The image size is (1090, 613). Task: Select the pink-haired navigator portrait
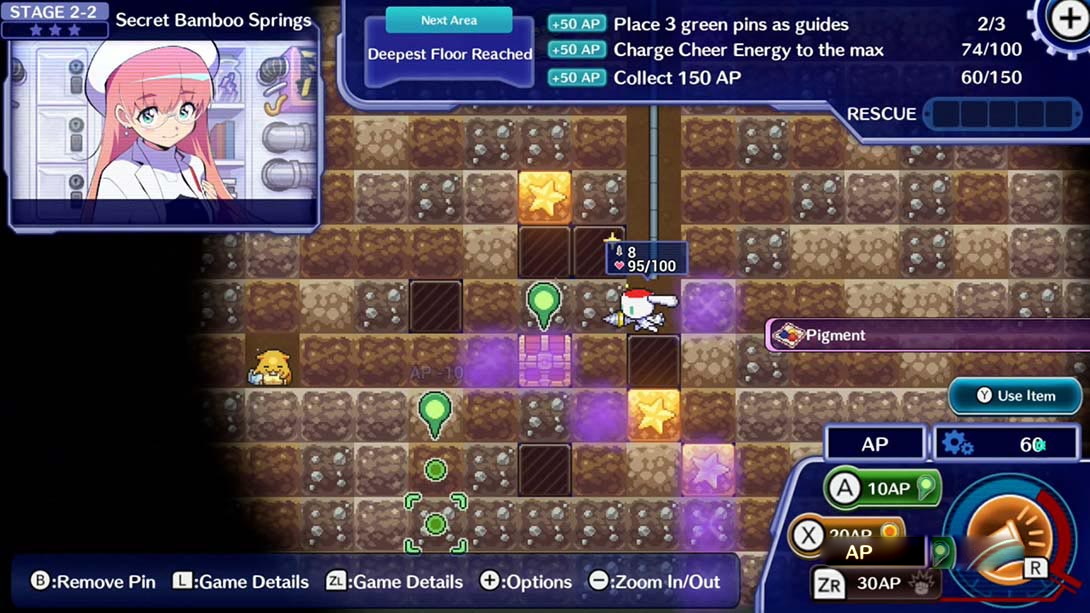point(163,125)
